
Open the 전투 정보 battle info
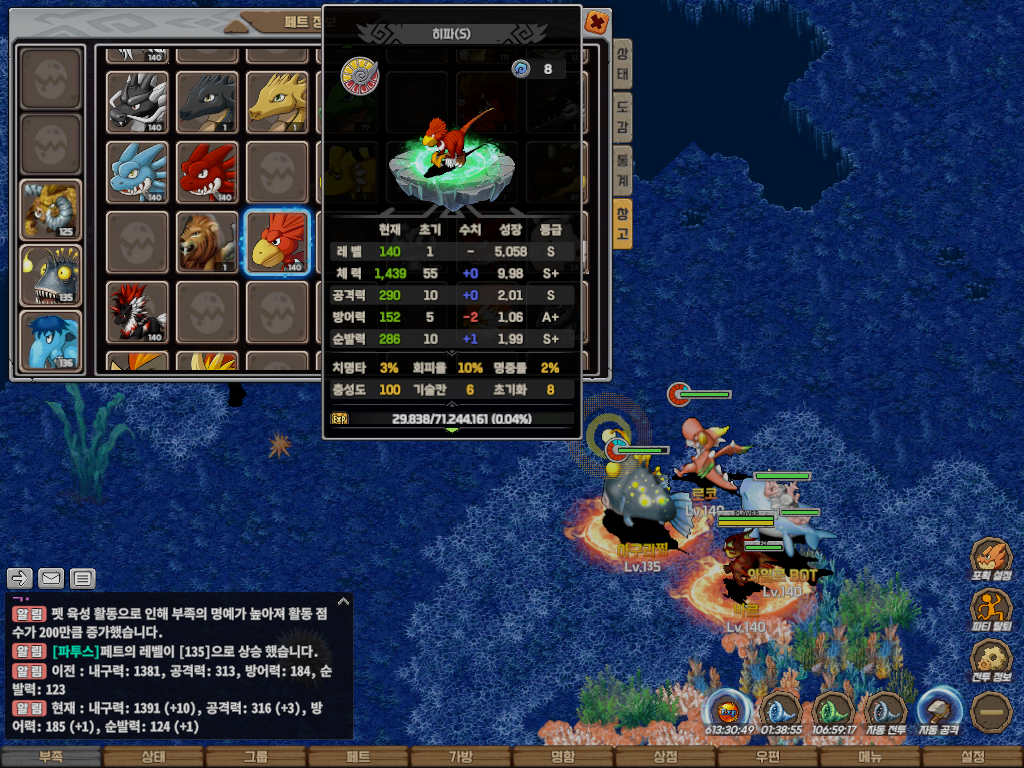click(x=991, y=662)
